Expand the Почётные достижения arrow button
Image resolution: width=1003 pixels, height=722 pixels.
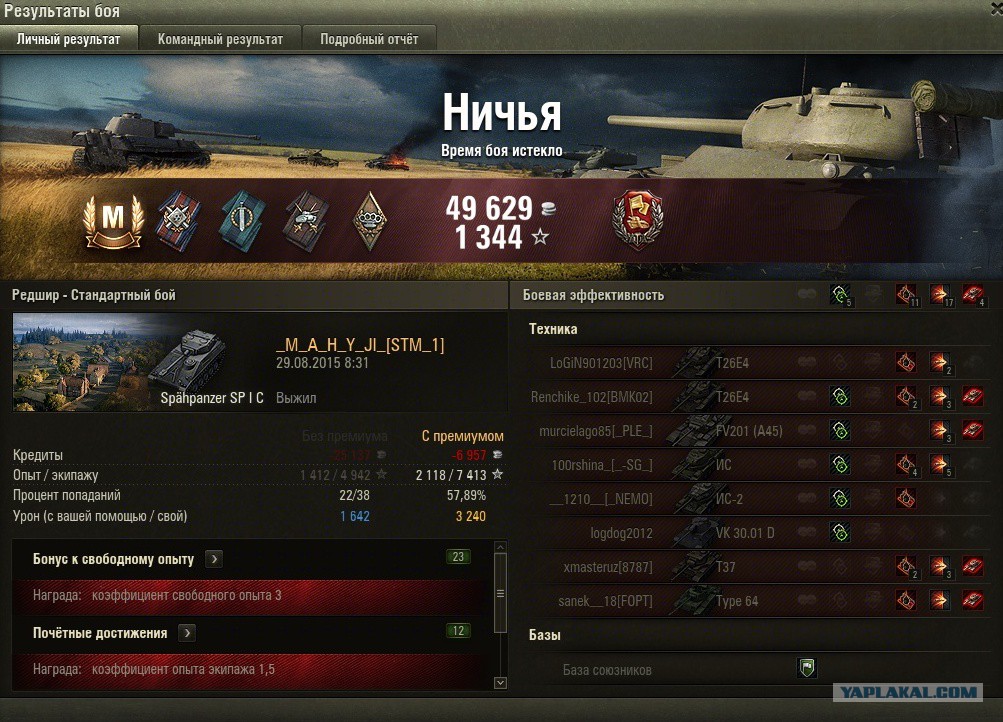coord(187,633)
